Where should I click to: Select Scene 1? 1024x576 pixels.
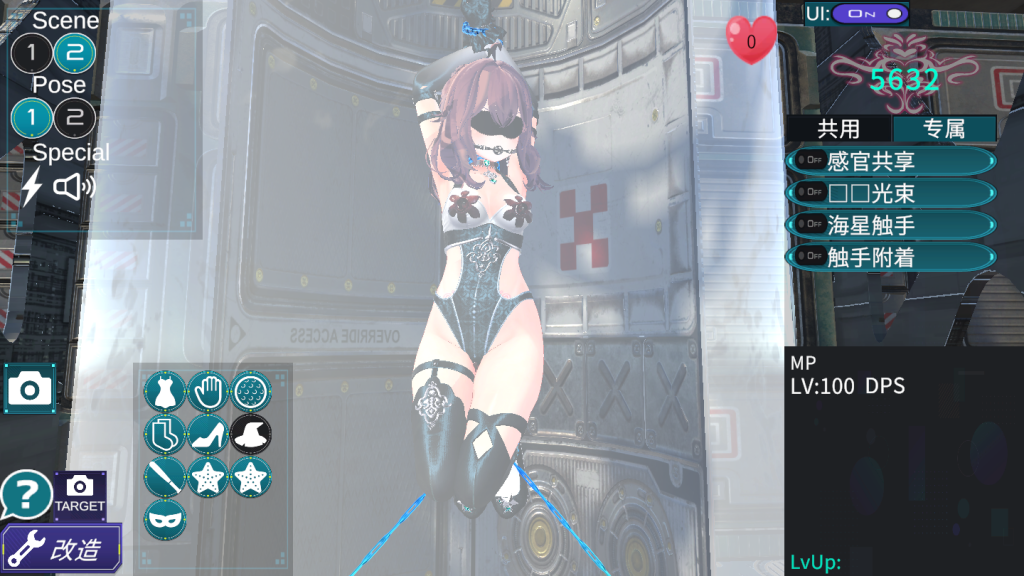[31, 54]
